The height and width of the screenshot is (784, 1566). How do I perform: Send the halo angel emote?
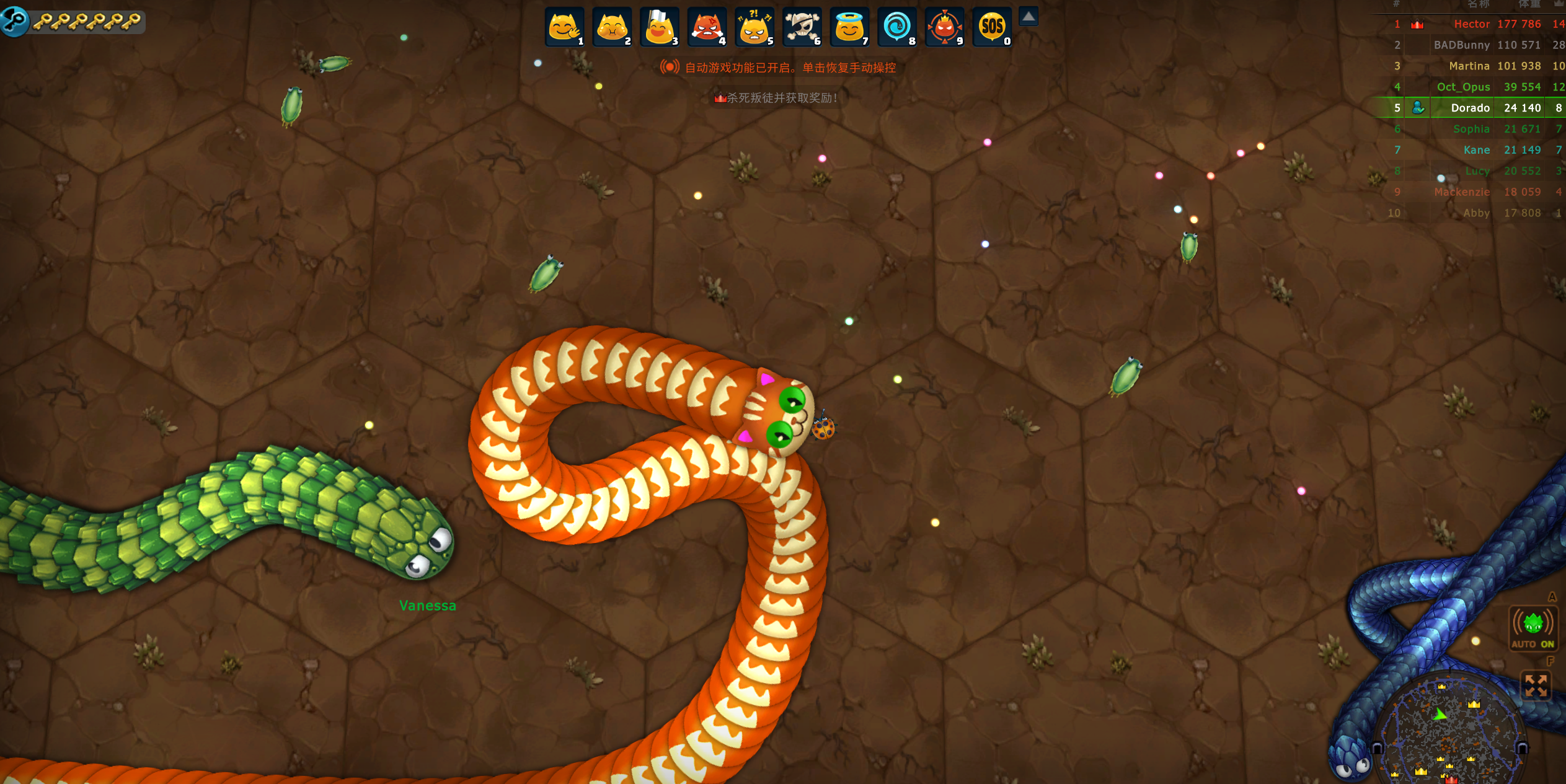point(849,27)
